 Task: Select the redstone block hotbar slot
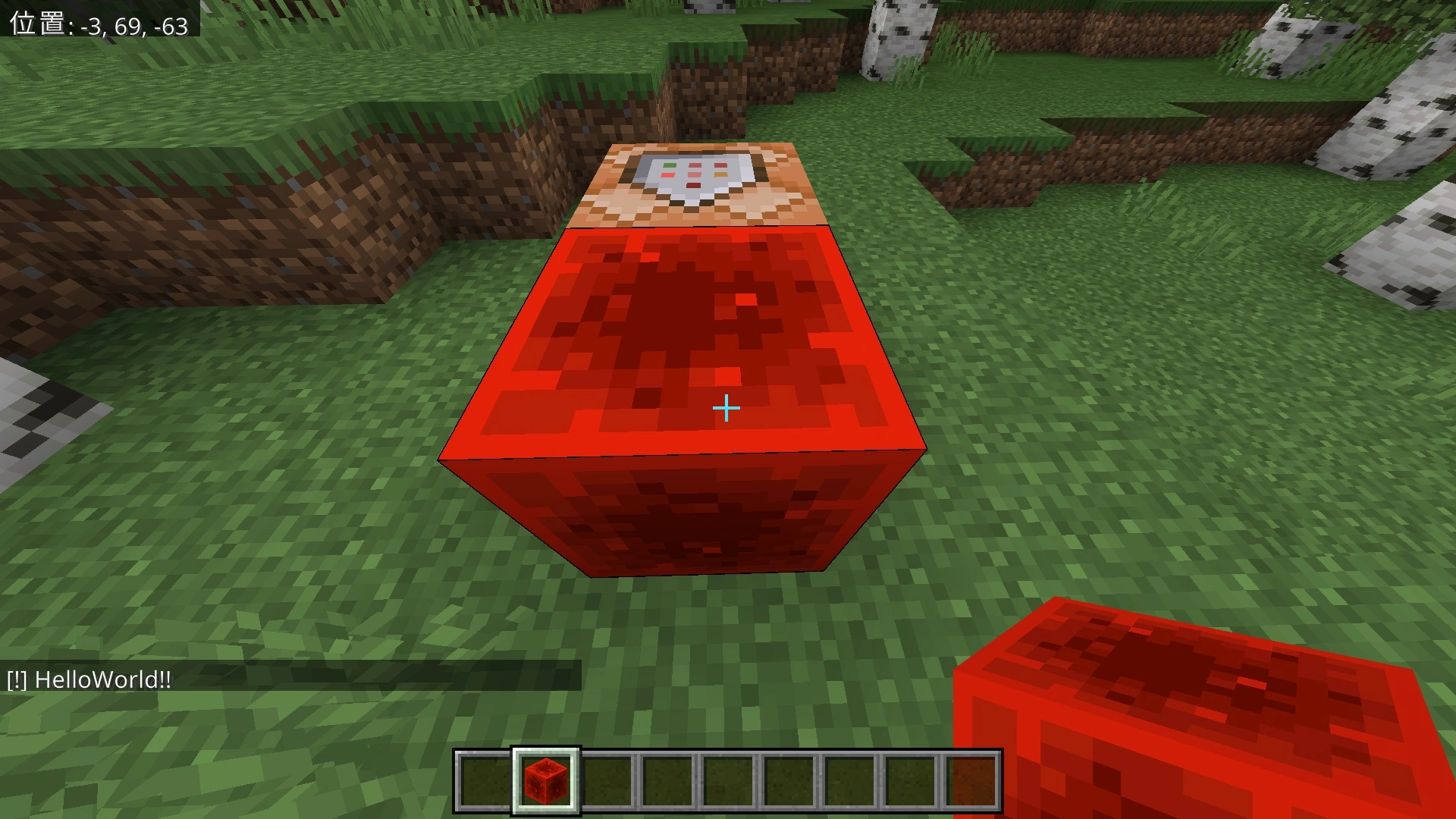point(546,780)
